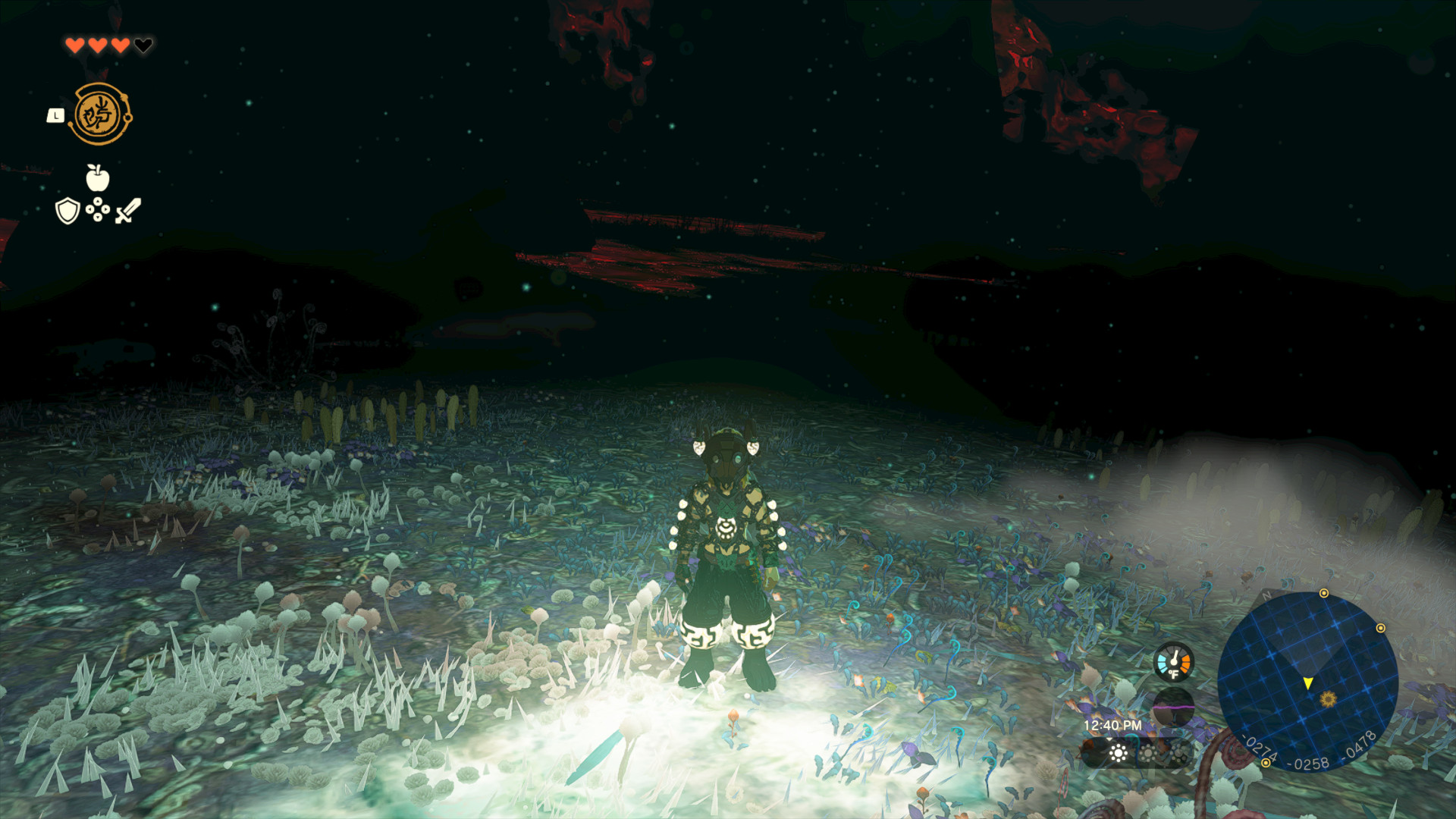Click the apple food icon

coord(98,177)
